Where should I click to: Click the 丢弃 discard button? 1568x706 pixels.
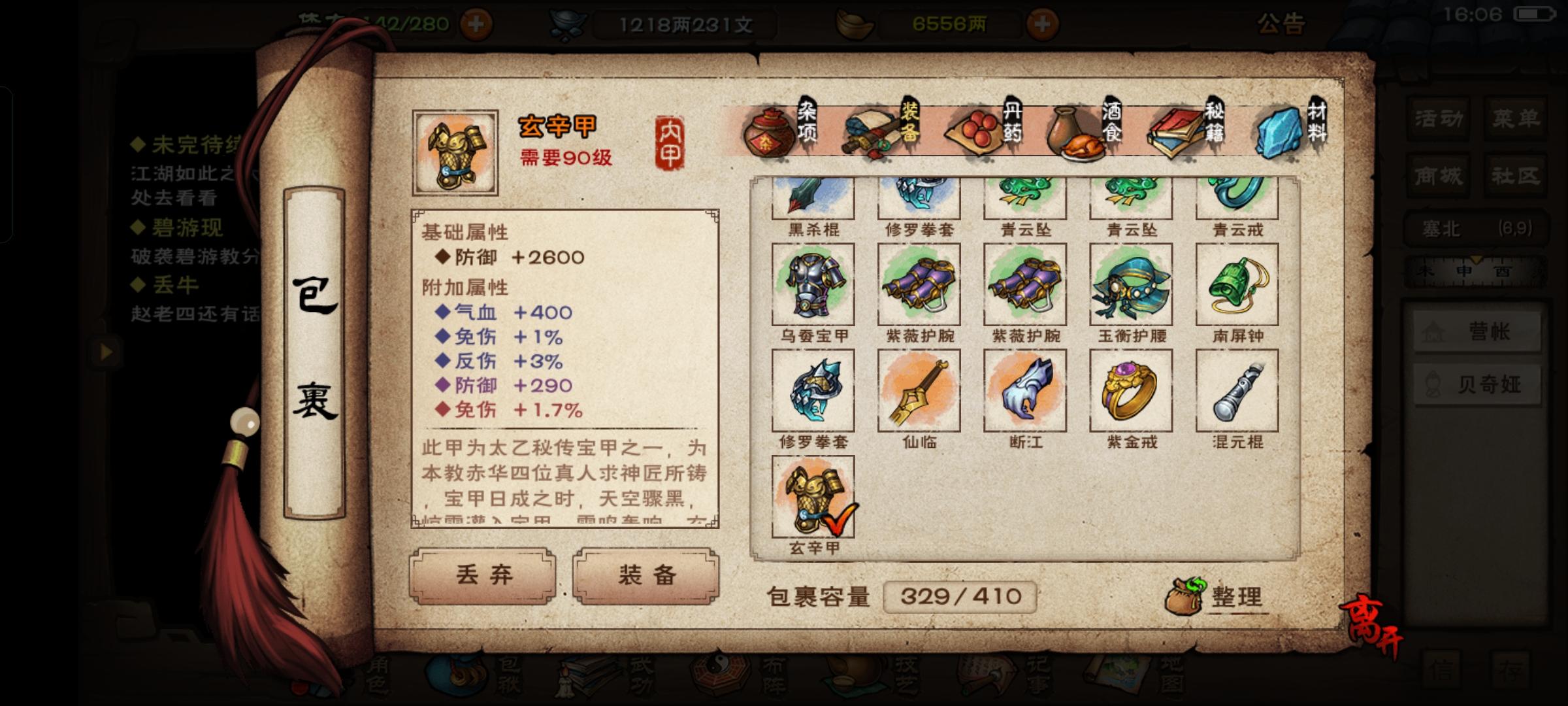point(483,575)
